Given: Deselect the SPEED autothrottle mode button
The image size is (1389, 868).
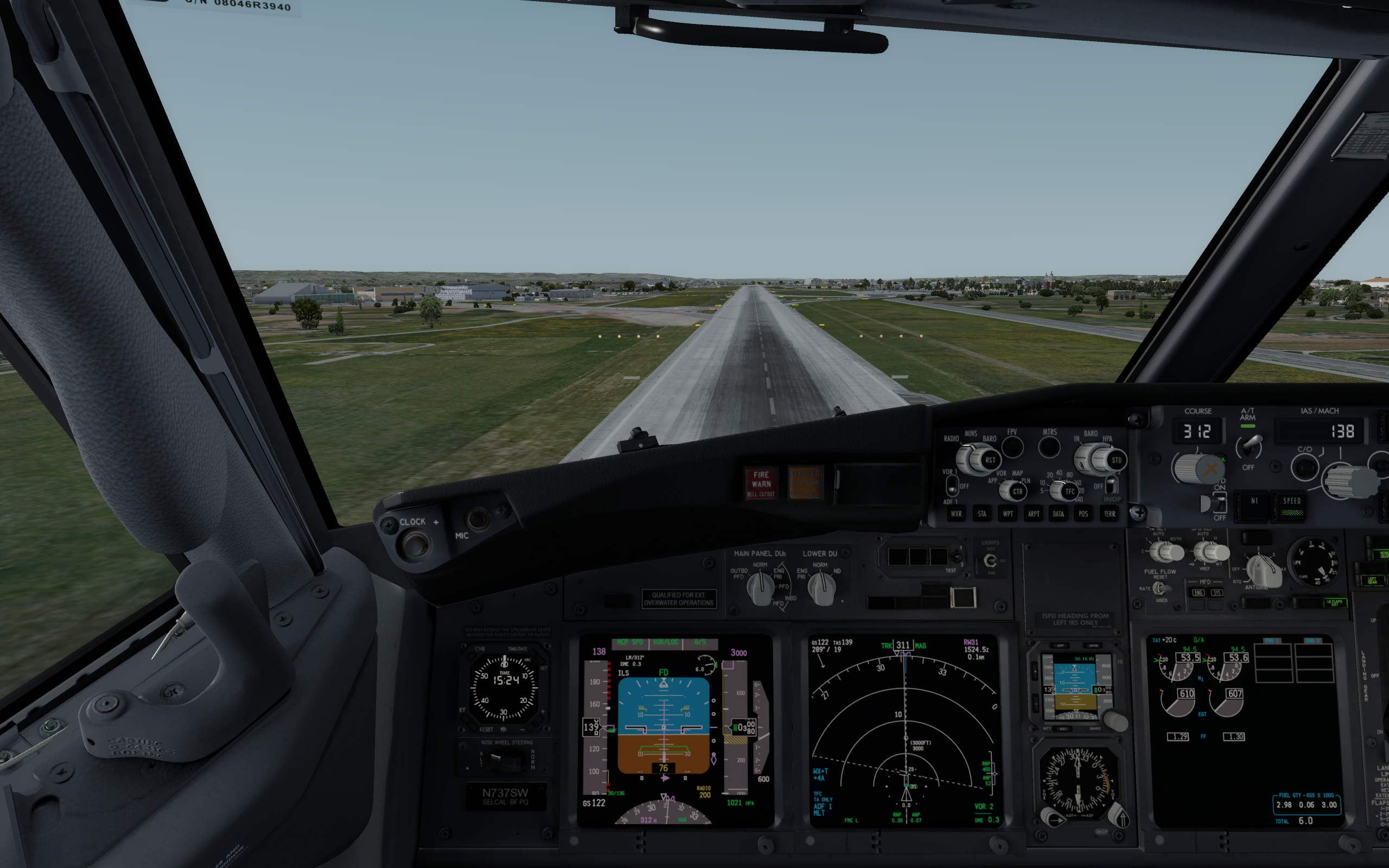Looking at the screenshot, I should (1291, 505).
